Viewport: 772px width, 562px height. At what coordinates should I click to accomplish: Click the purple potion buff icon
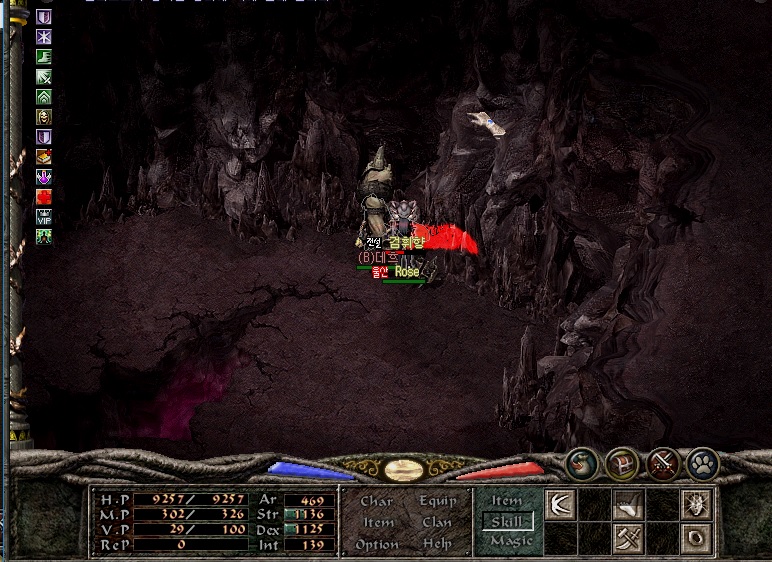[44, 177]
